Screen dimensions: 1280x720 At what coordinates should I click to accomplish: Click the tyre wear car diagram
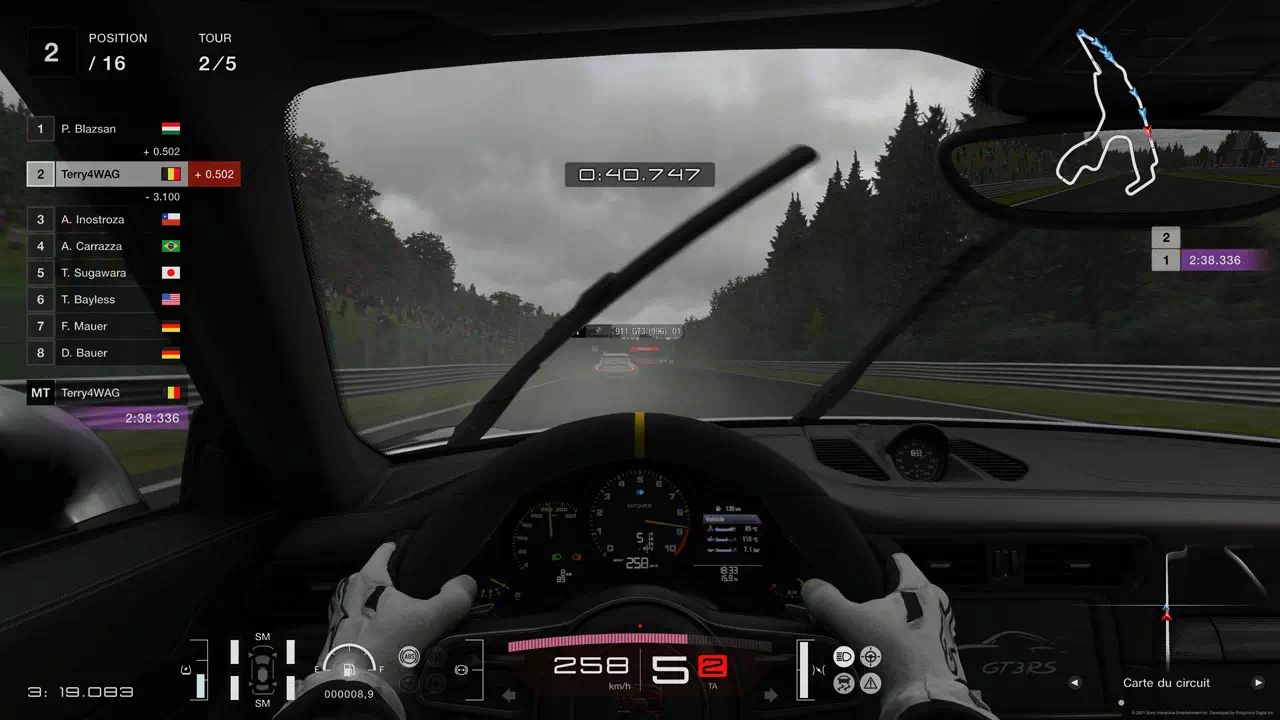click(x=262, y=669)
